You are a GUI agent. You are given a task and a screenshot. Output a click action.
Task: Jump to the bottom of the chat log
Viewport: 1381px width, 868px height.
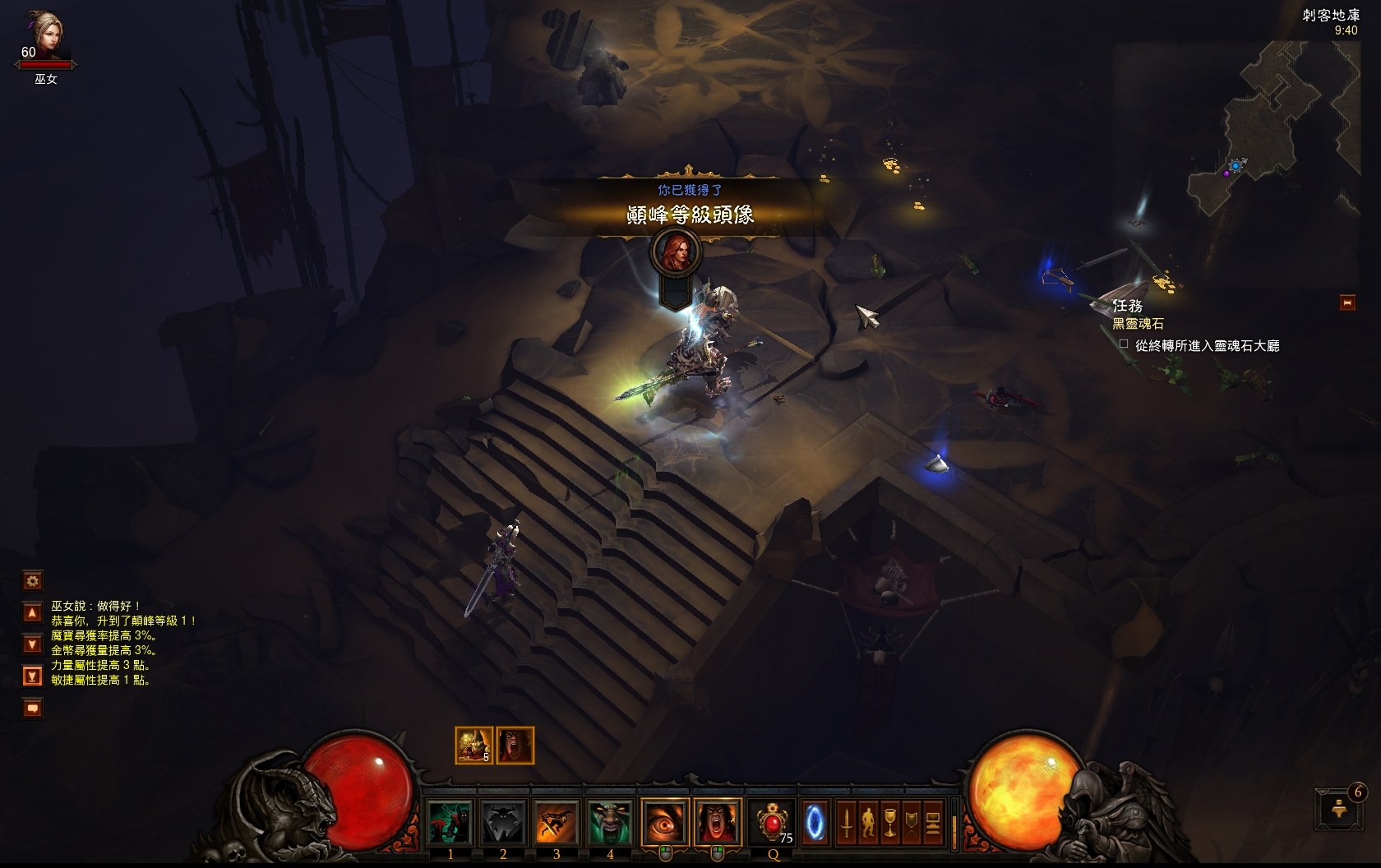coord(32,676)
